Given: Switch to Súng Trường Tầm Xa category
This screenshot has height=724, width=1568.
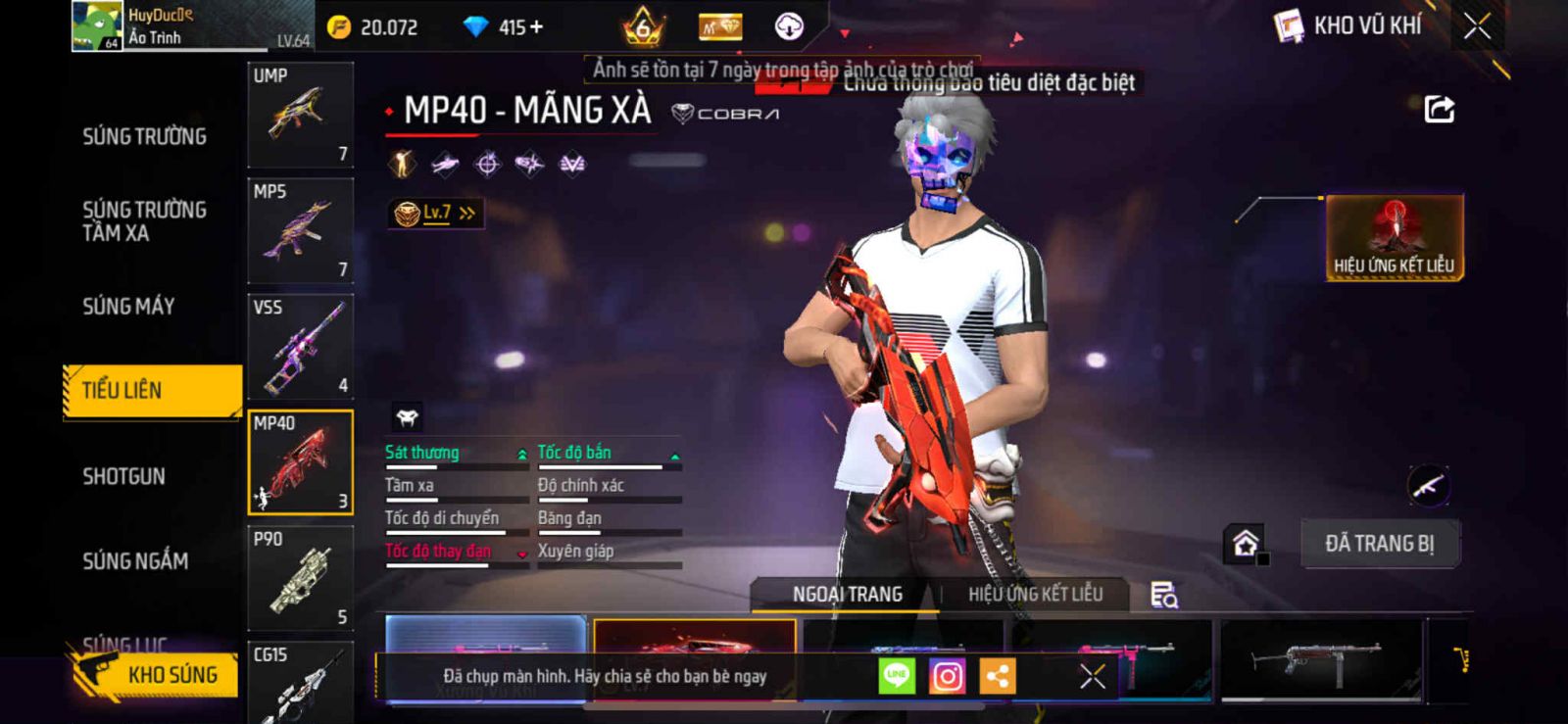Looking at the screenshot, I should 144,221.
